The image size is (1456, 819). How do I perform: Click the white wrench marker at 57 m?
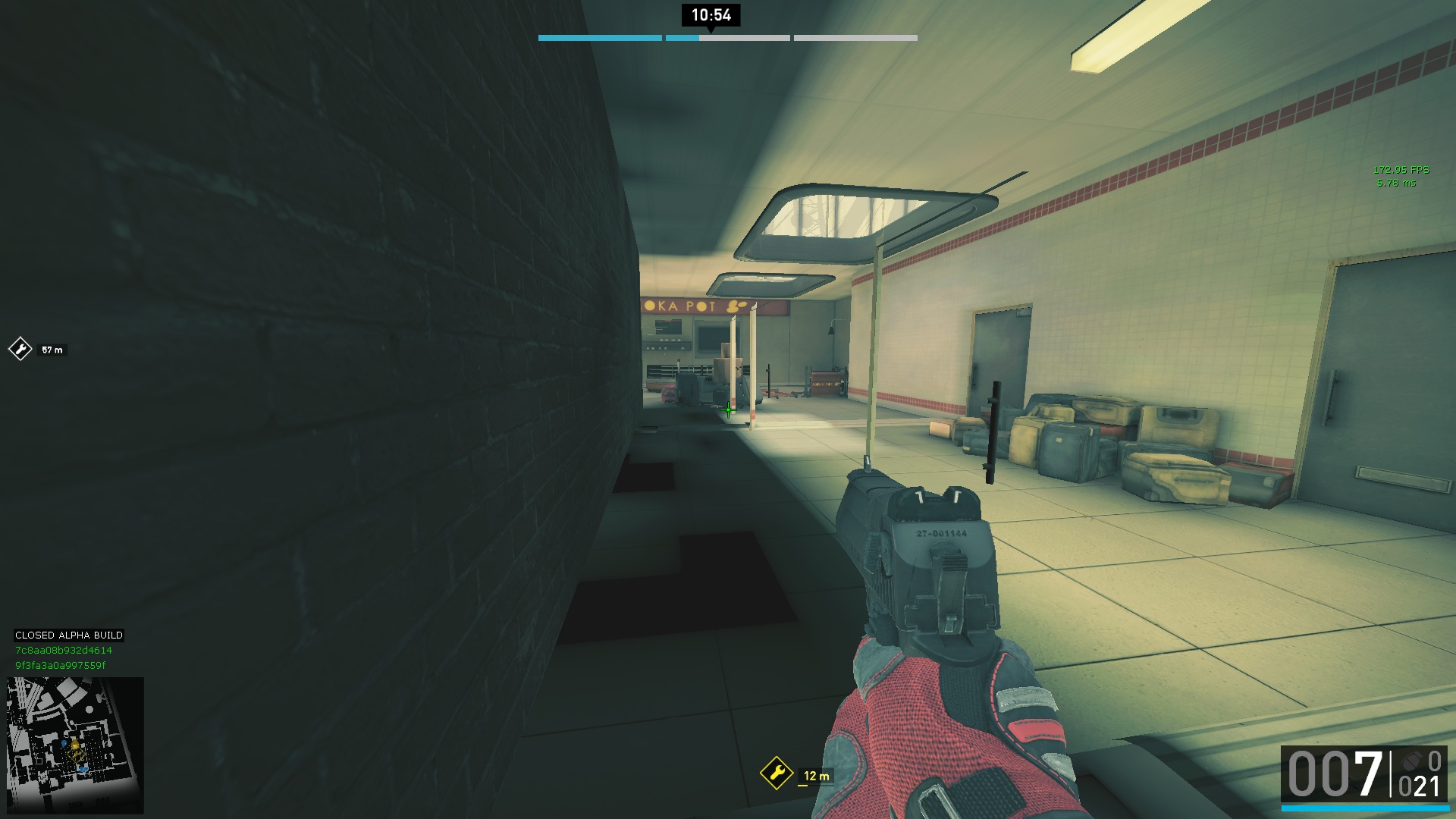[20, 349]
